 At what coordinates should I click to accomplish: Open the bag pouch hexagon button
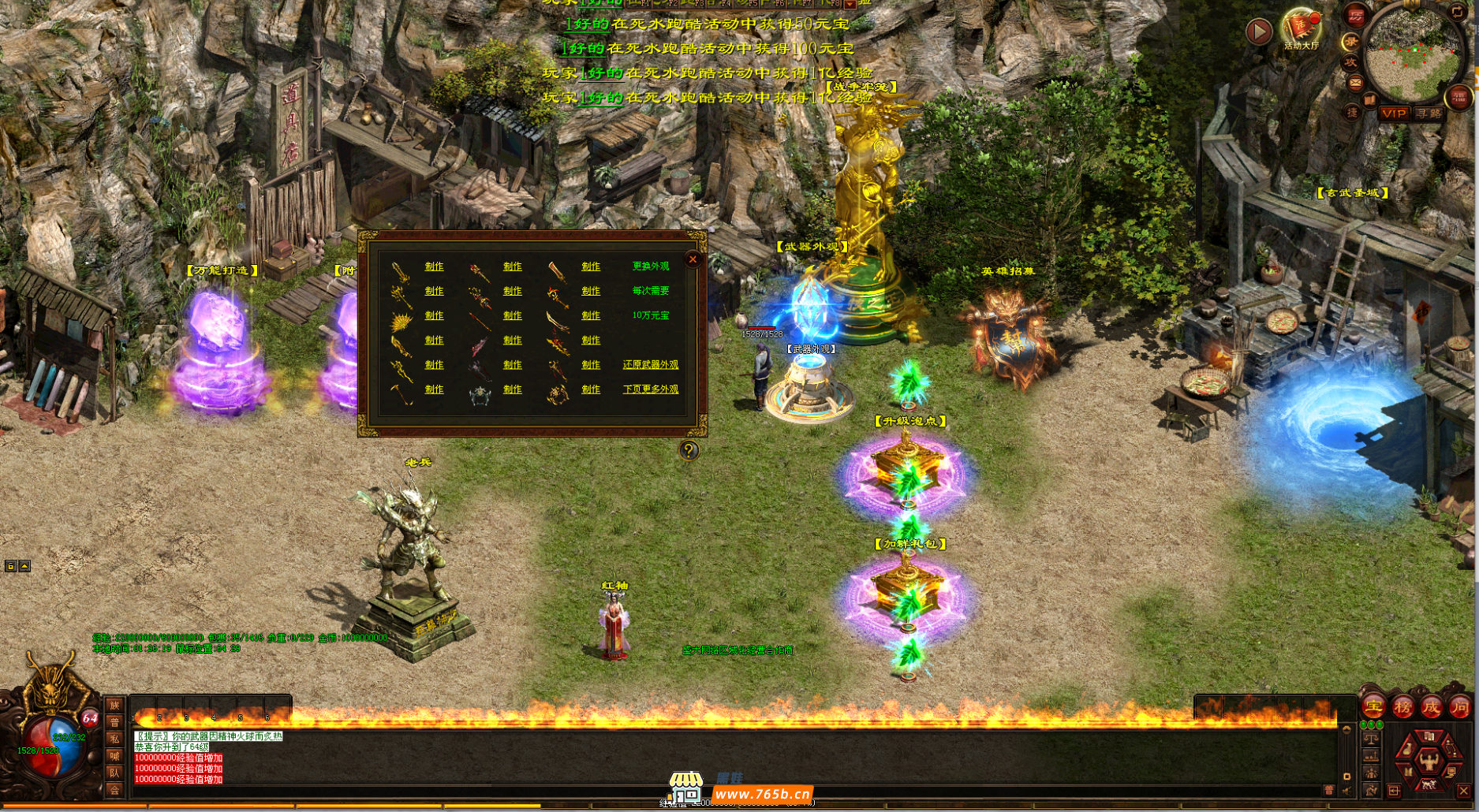click(1407, 749)
